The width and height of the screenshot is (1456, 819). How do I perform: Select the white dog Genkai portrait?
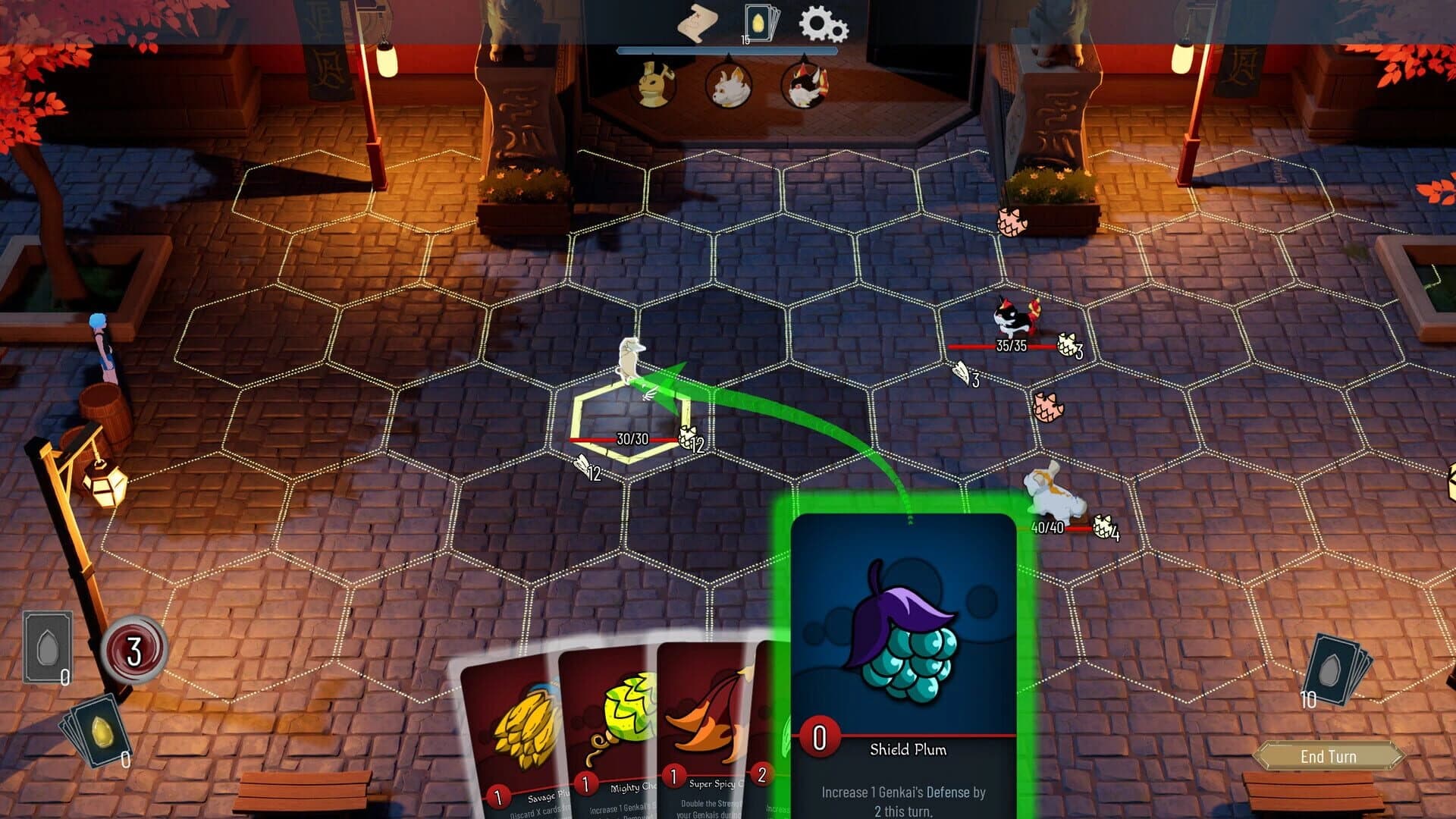[728, 82]
